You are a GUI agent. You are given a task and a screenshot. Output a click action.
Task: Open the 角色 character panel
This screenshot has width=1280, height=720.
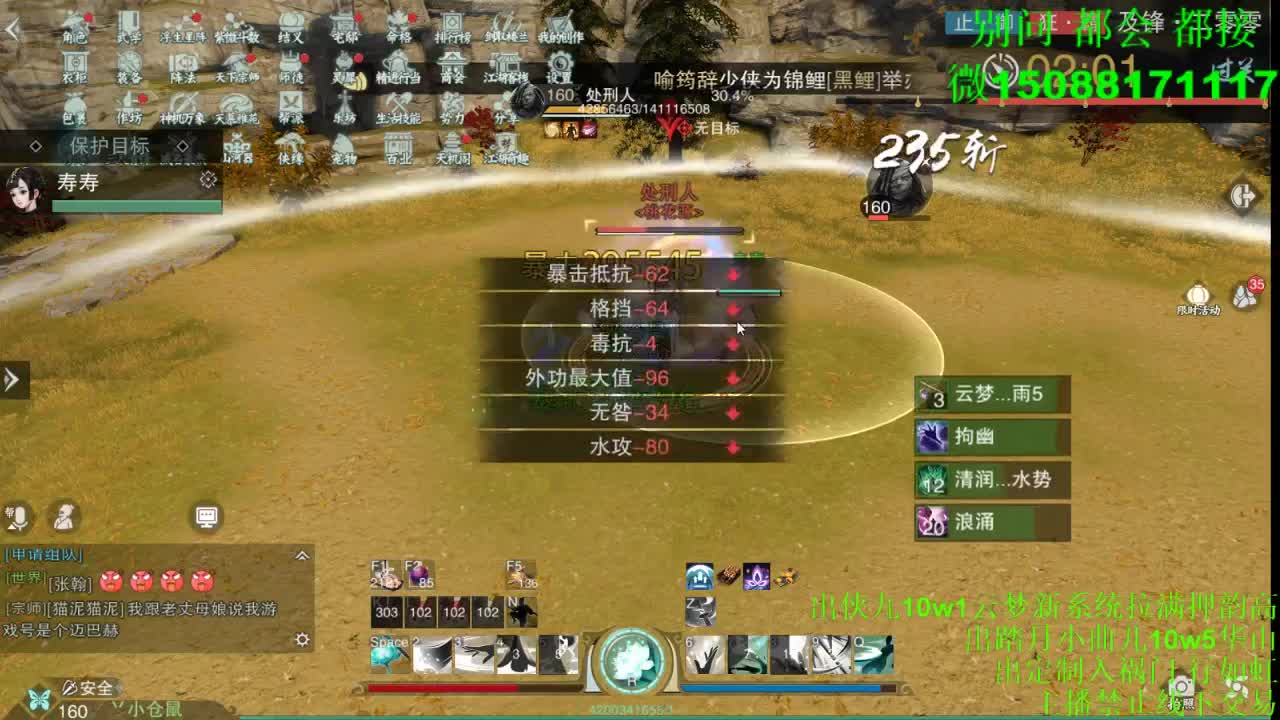72,30
